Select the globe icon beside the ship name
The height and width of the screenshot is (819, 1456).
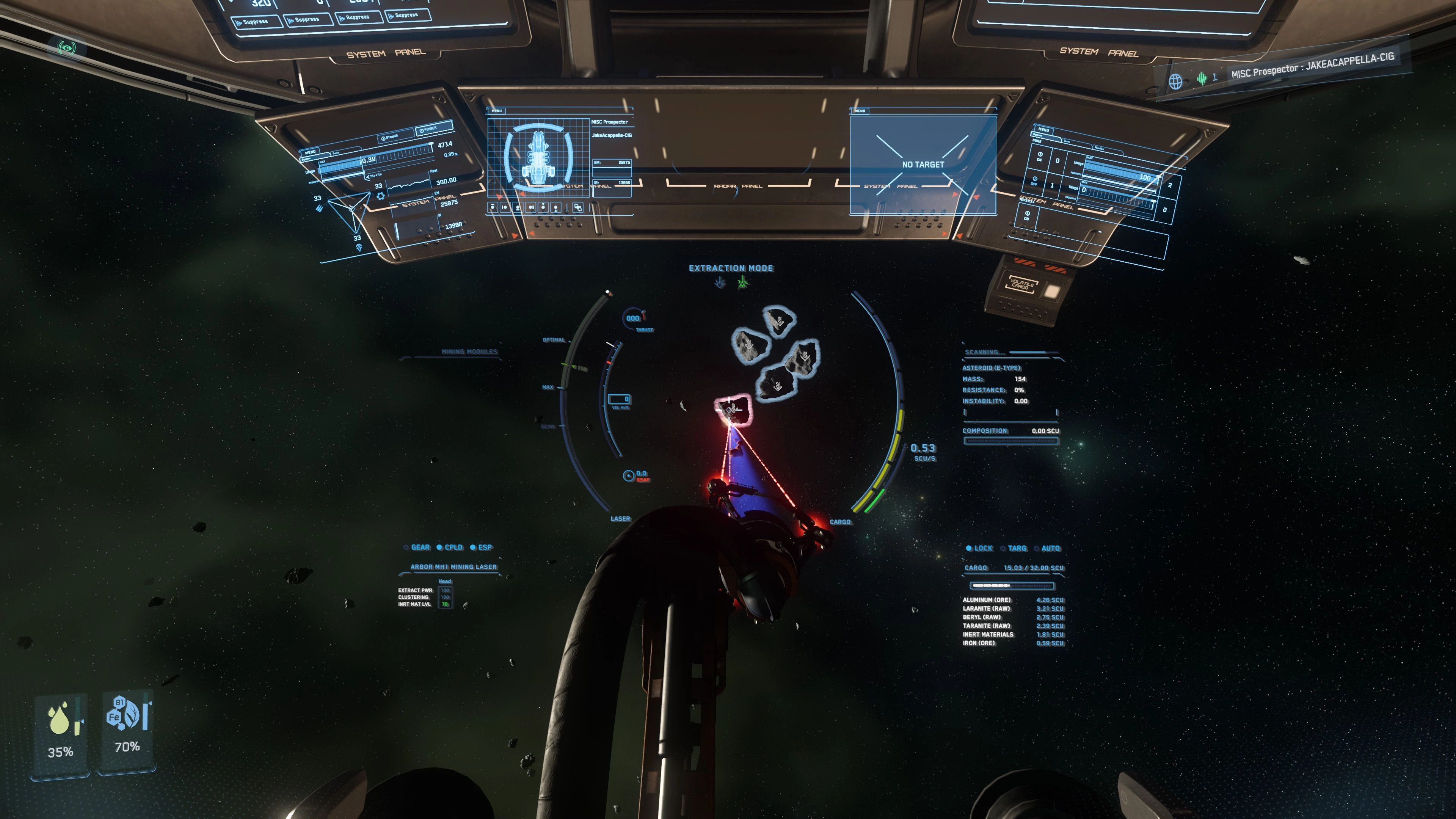(x=1175, y=82)
